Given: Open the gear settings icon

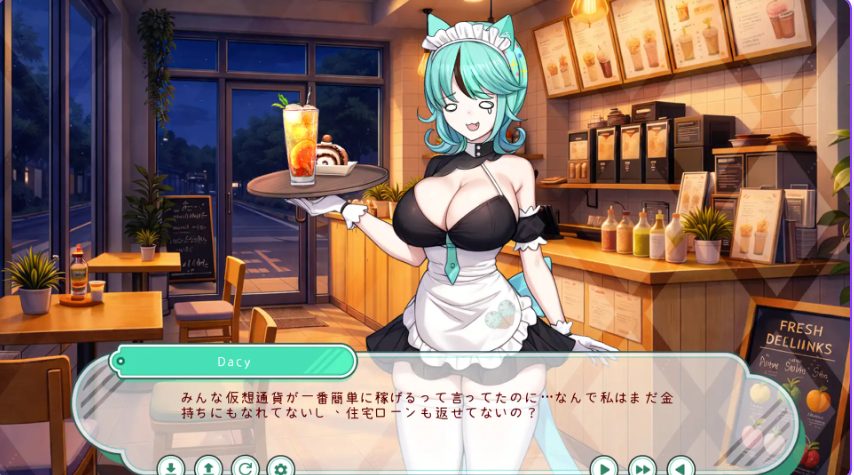Looking at the screenshot, I should point(280,467).
